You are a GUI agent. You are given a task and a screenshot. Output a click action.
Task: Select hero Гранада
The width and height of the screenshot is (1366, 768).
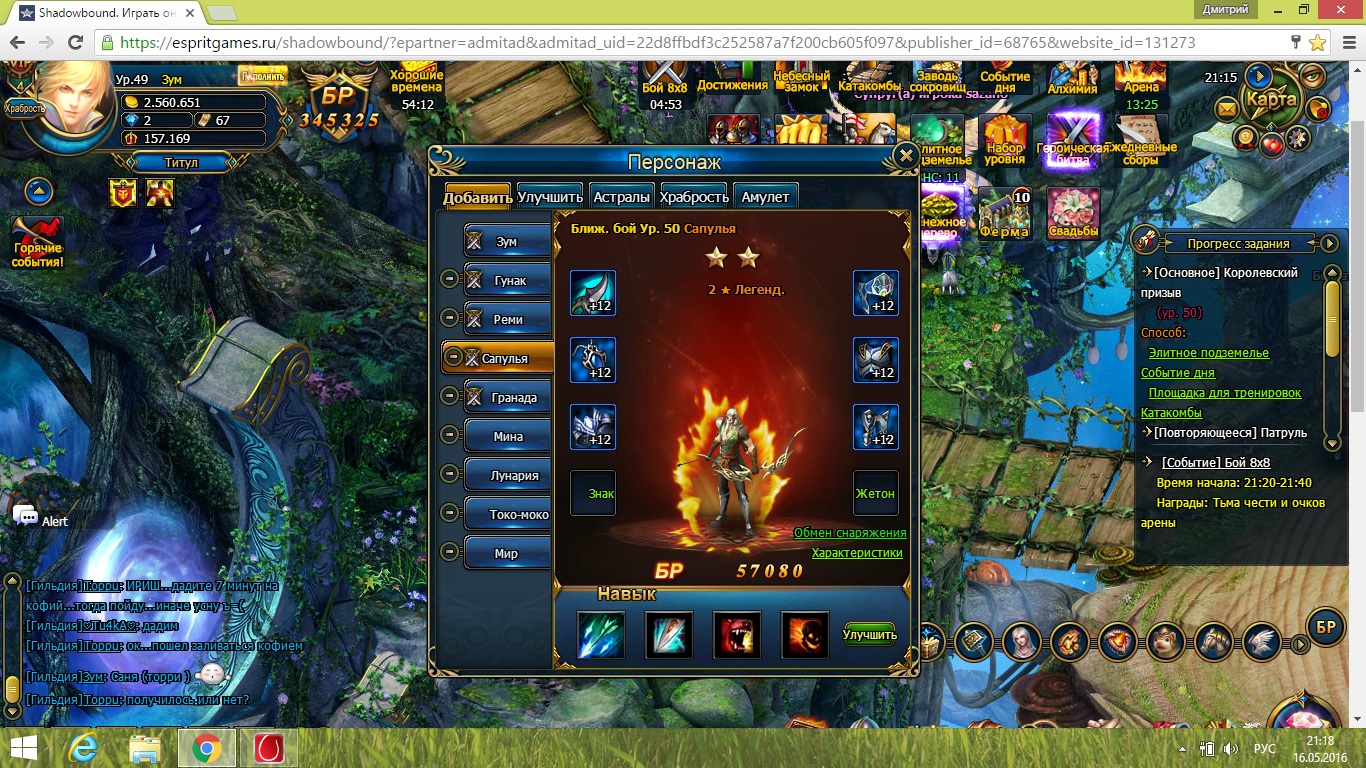(509, 397)
